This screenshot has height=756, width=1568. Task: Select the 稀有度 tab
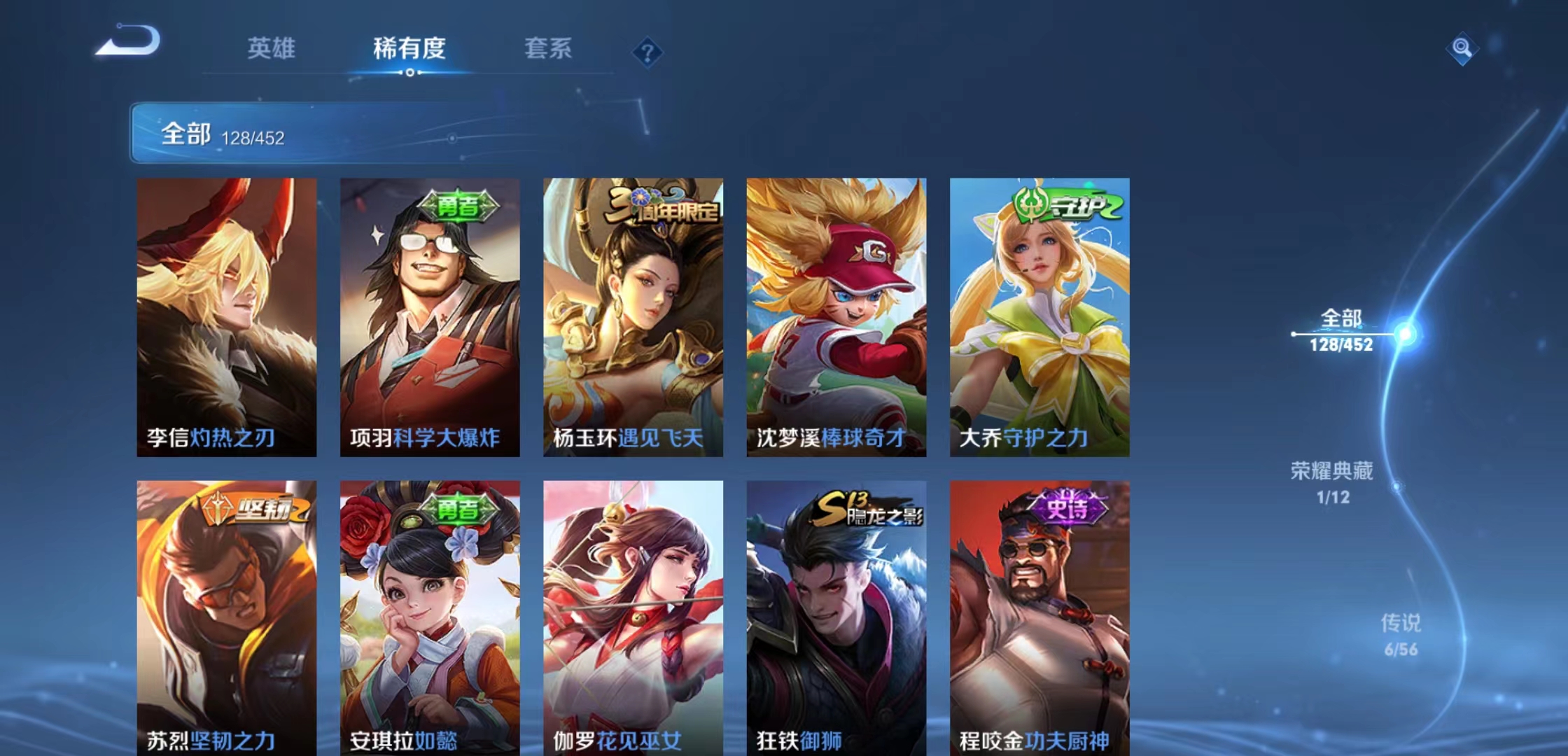click(x=410, y=50)
